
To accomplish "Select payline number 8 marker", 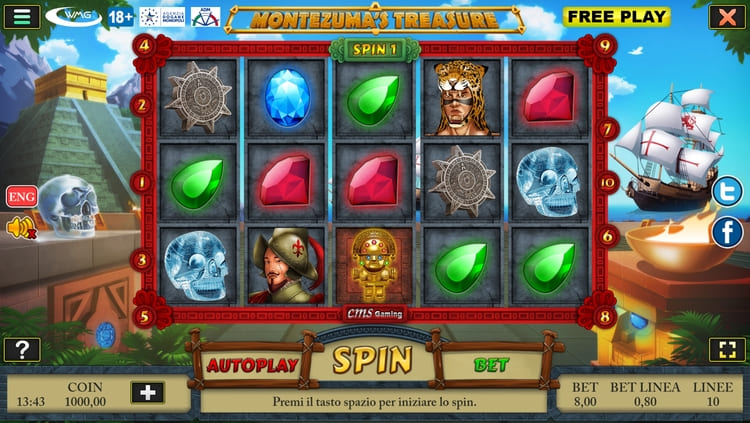I will coord(604,318).
